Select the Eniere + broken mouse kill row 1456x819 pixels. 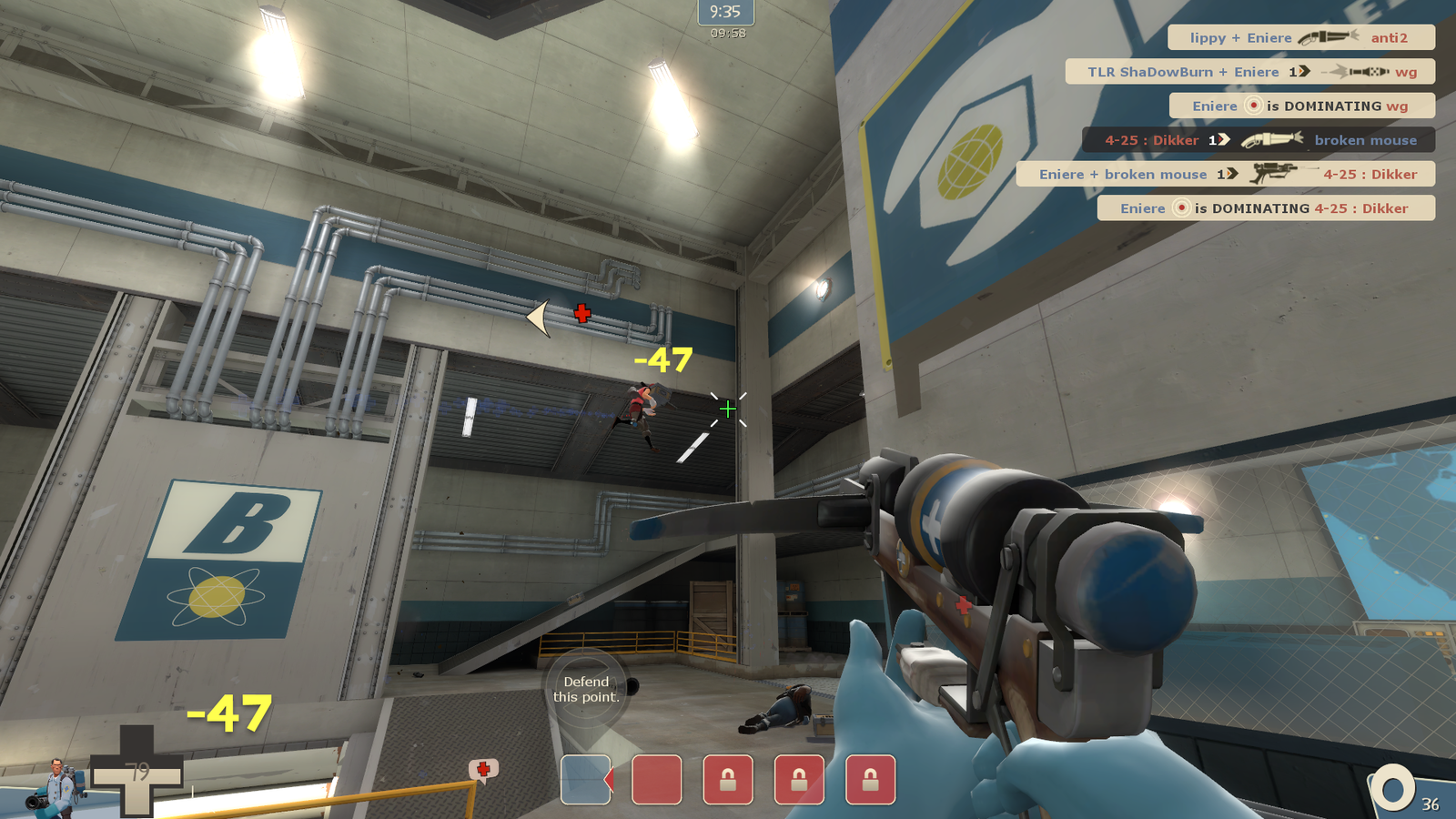click(x=1225, y=174)
